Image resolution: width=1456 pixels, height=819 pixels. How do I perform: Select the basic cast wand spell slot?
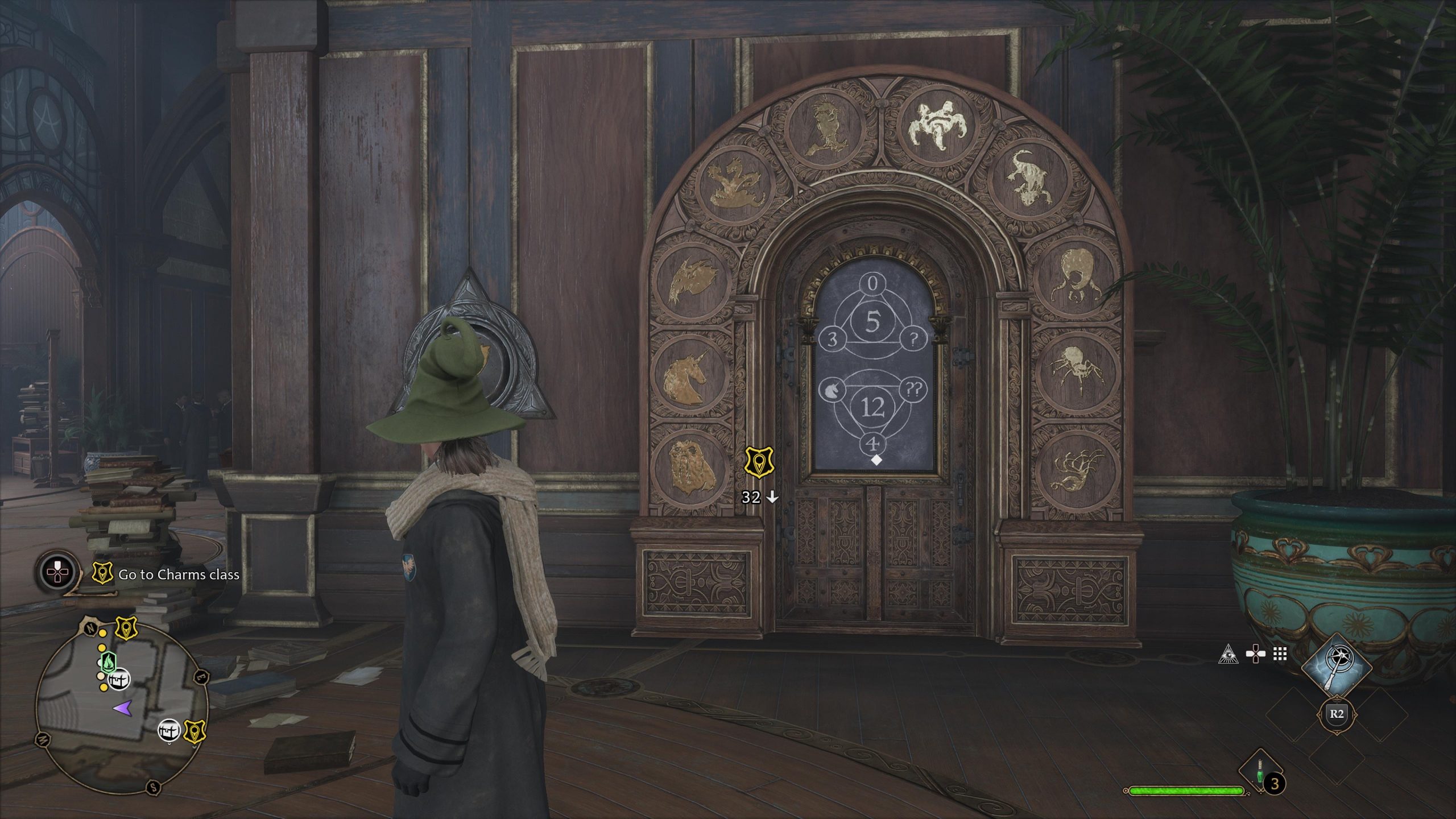pos(1337,670)
